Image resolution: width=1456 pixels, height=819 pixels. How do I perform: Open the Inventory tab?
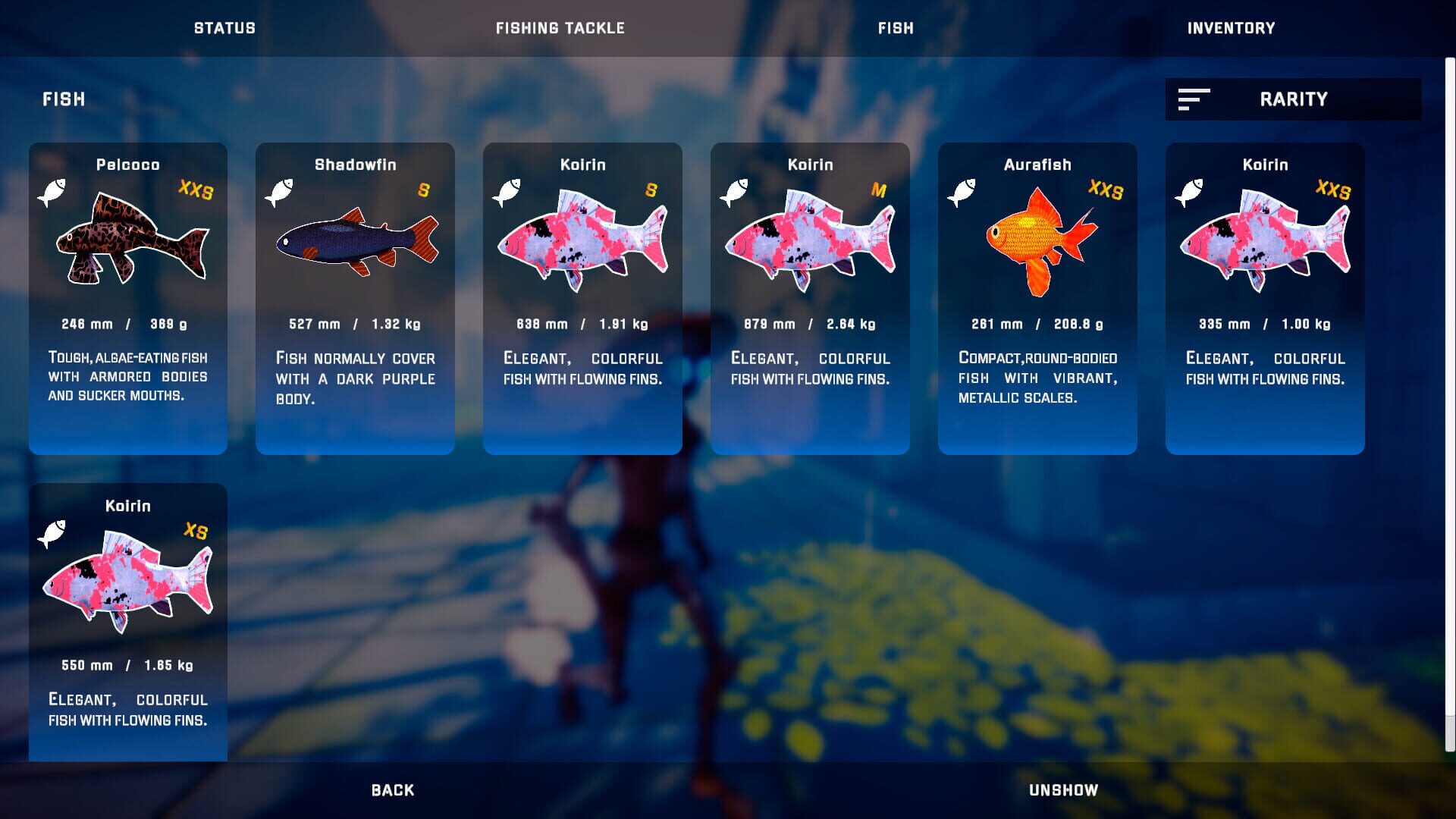click(x=1232, y=28)
